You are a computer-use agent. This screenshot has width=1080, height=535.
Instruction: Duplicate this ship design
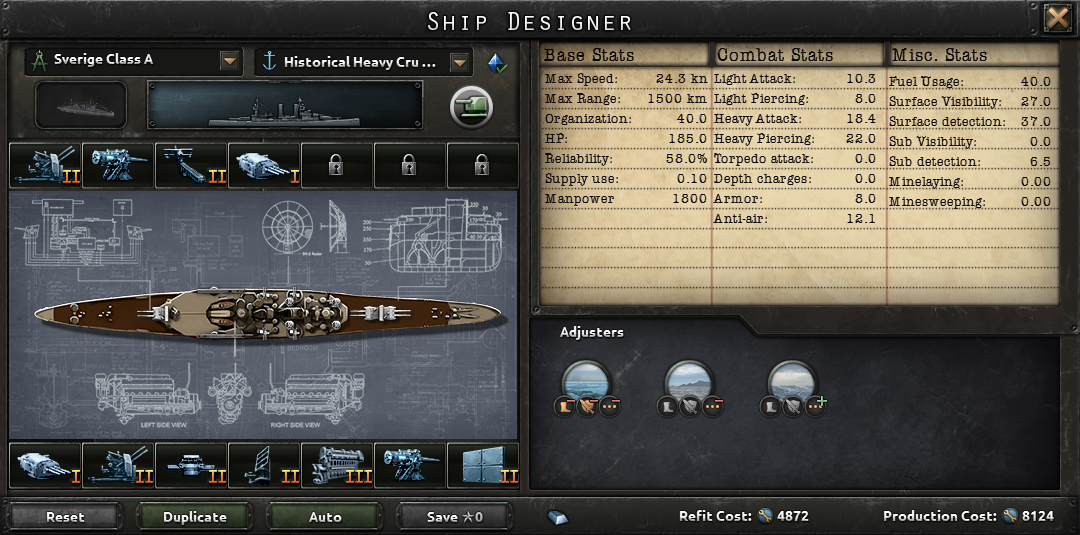pos(195,517)
